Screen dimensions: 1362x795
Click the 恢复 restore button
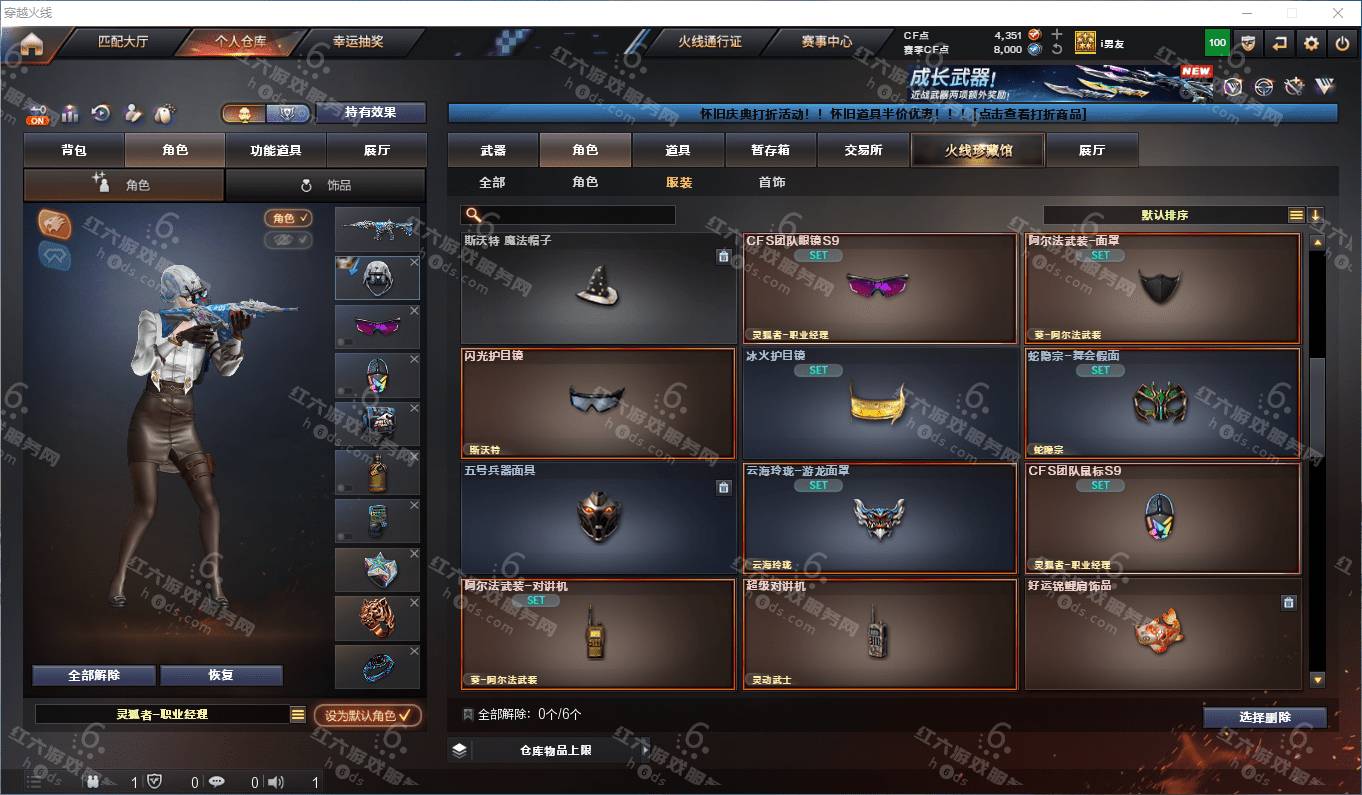pos(221,675)
